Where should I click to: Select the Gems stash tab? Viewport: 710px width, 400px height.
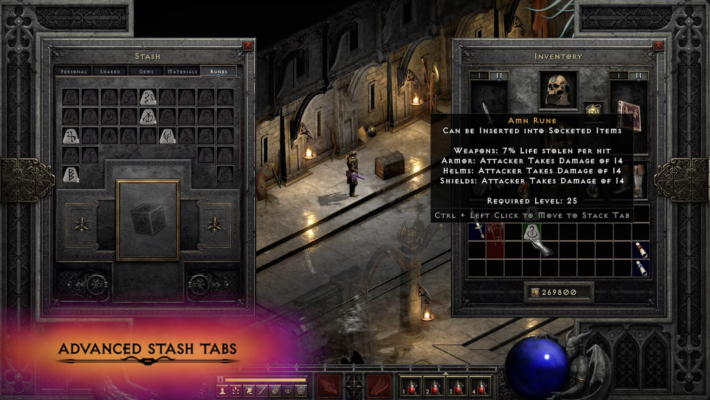pos(147,72)
